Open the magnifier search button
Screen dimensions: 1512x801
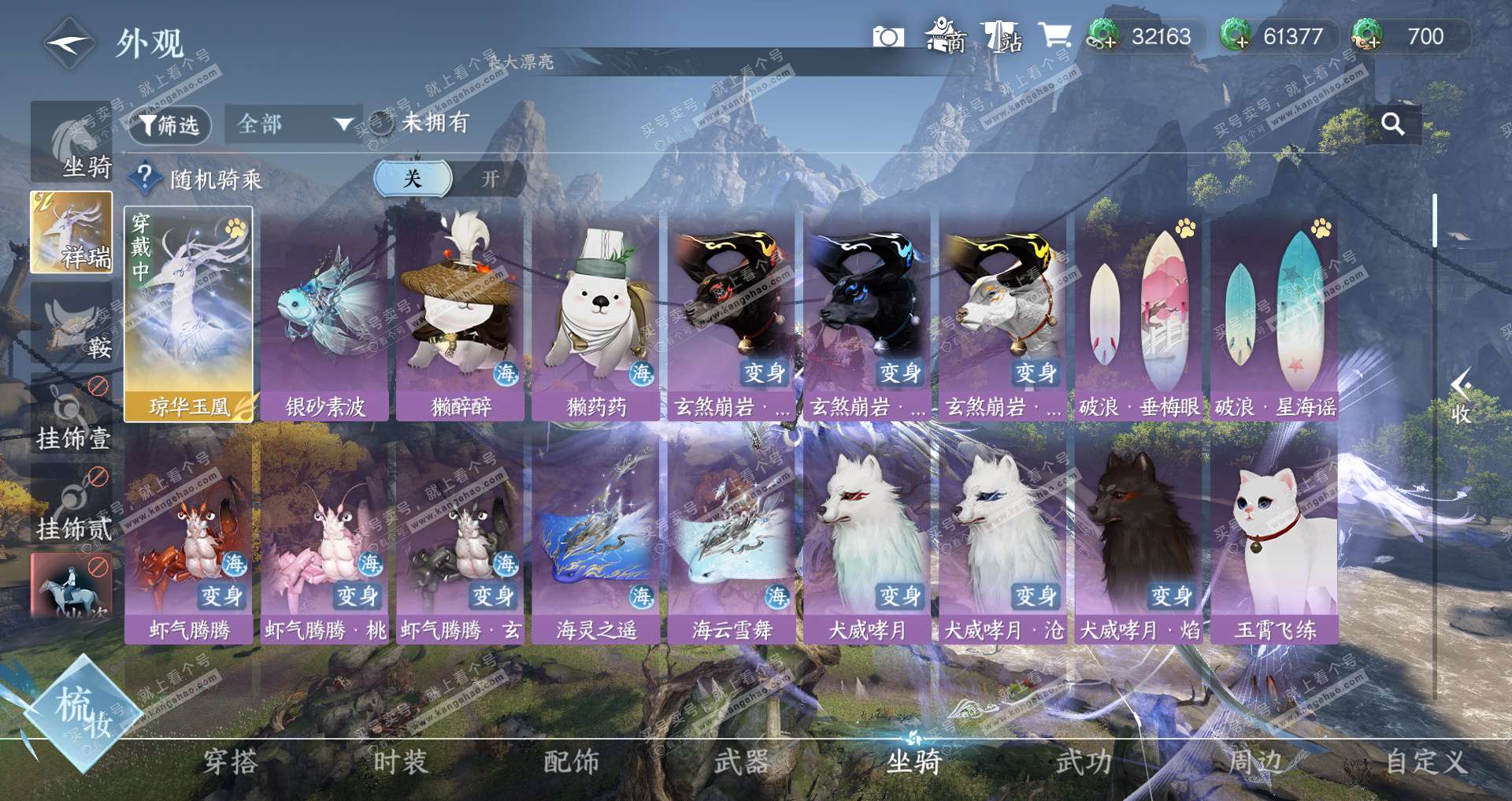click(1392, 124)
